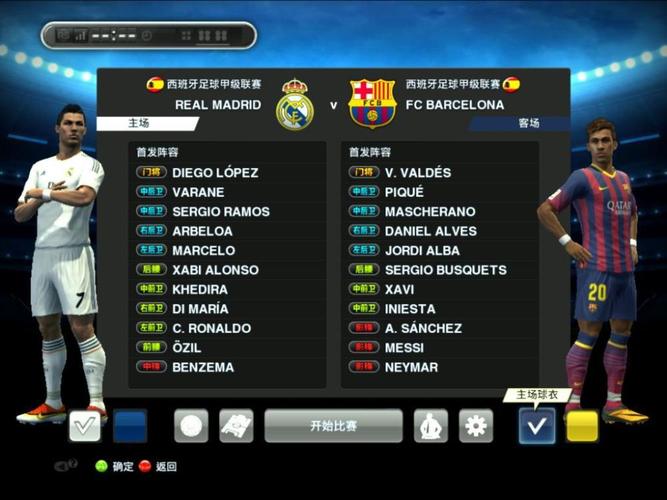Select Barcelona's dark blue checked kit swatch

[537, 426]
